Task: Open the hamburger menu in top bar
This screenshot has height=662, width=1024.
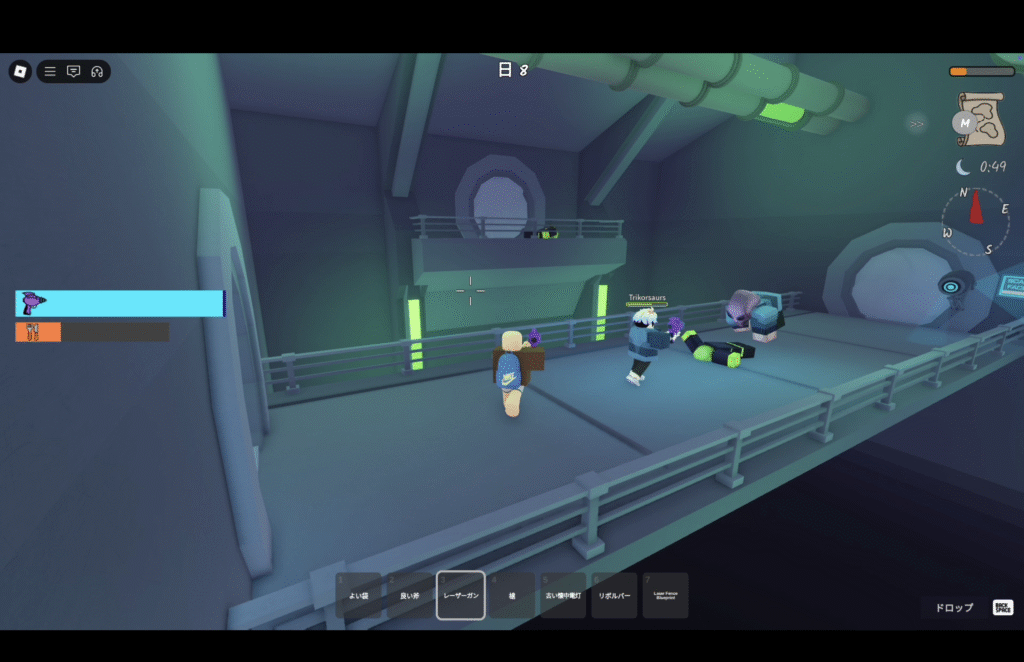Action: click(x=50, y=71)
